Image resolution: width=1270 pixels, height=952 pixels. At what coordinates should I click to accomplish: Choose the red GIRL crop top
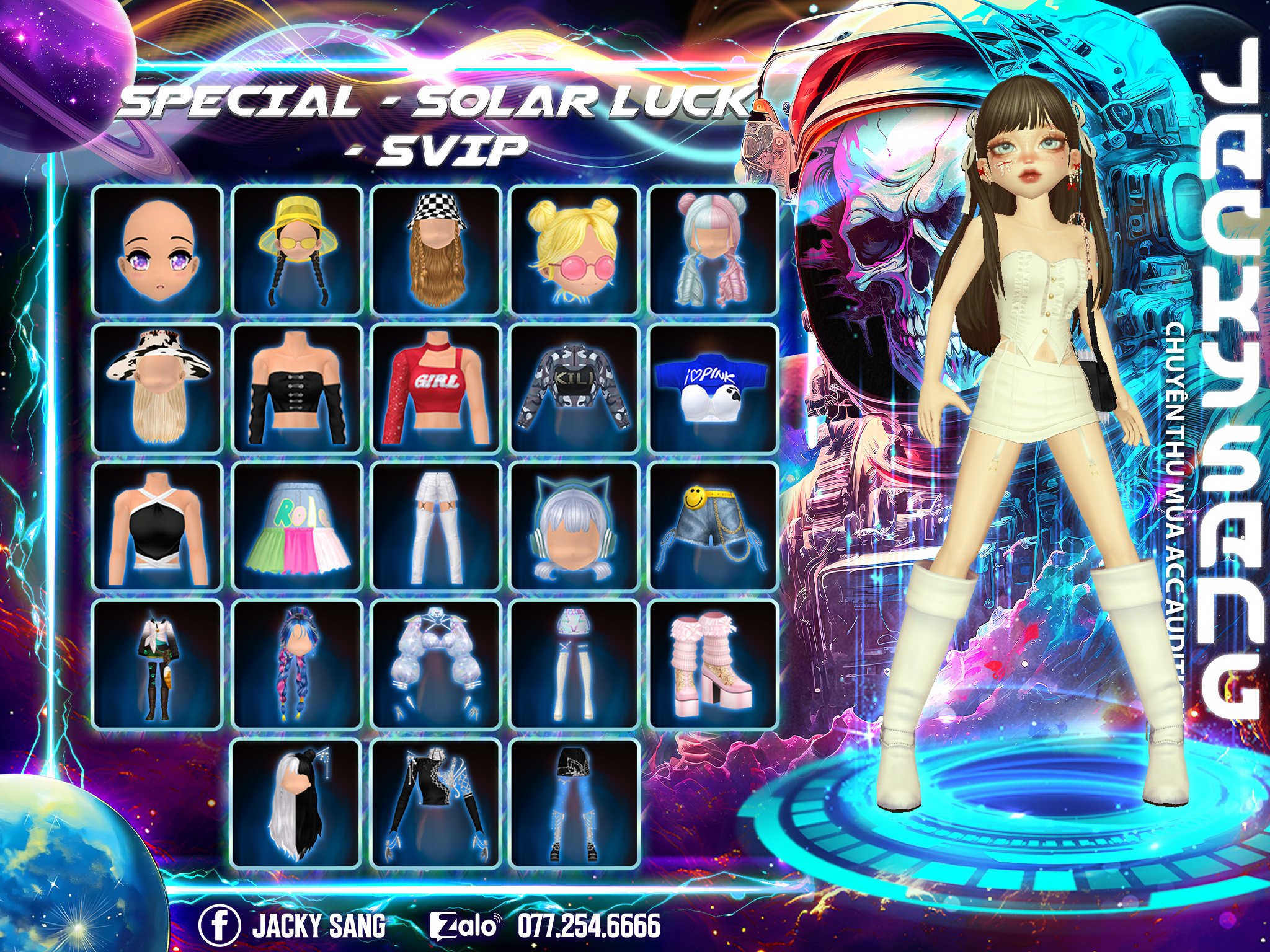click(436, 389)
